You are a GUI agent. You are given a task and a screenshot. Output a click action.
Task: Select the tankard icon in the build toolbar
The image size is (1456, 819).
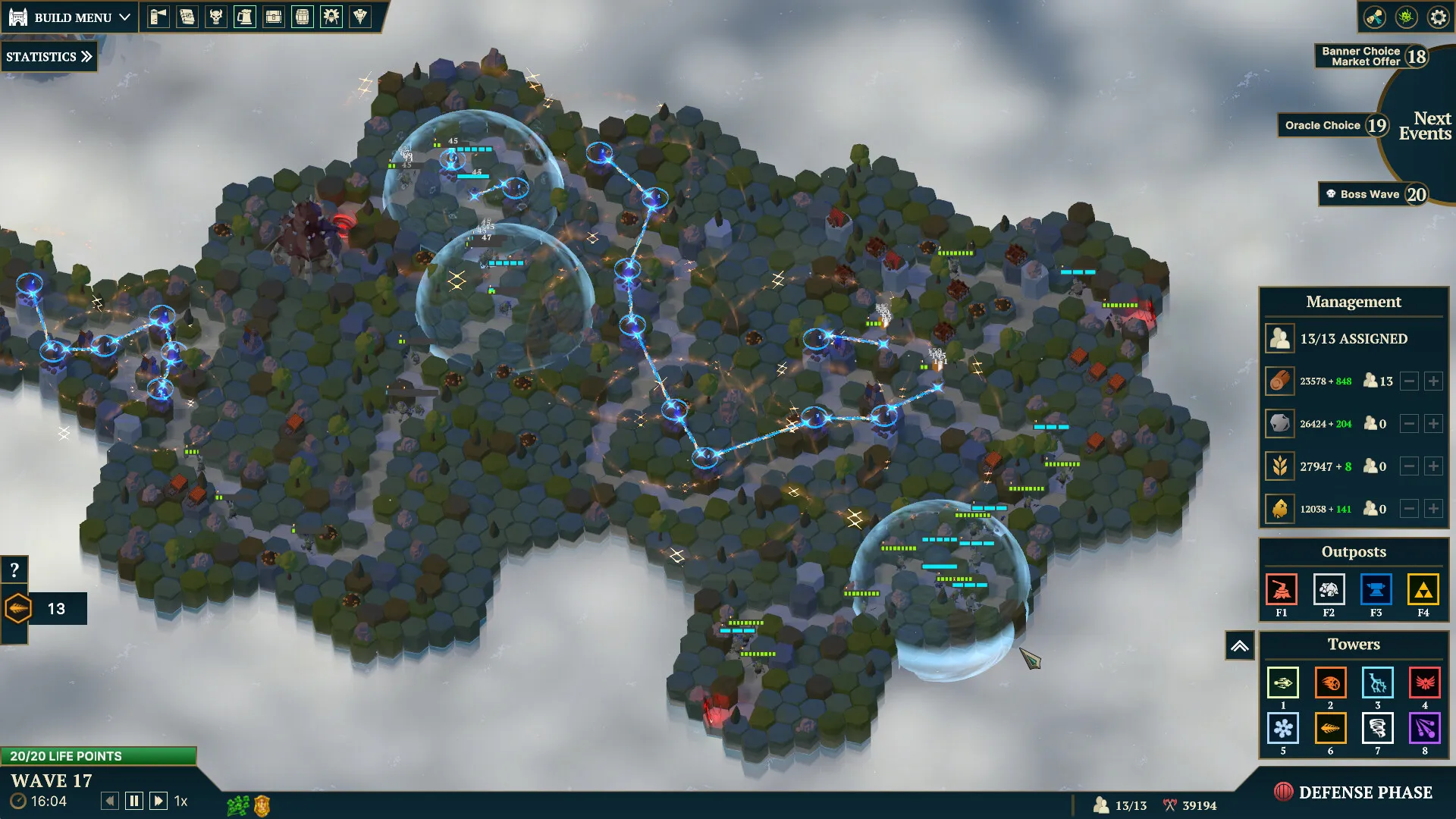tap(244, 16)
